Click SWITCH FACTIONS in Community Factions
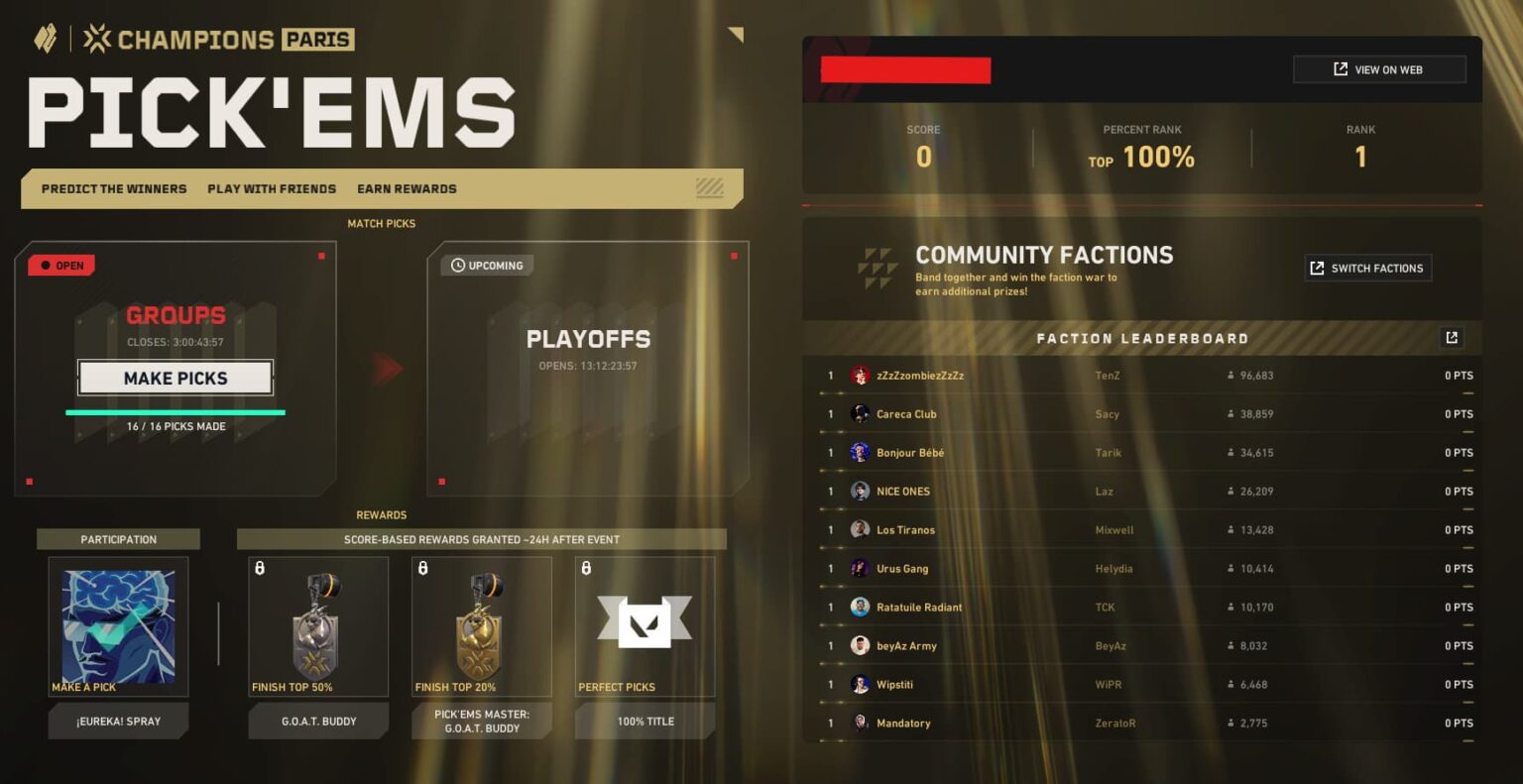The image size is (1523, 784). coord(1367,268)
